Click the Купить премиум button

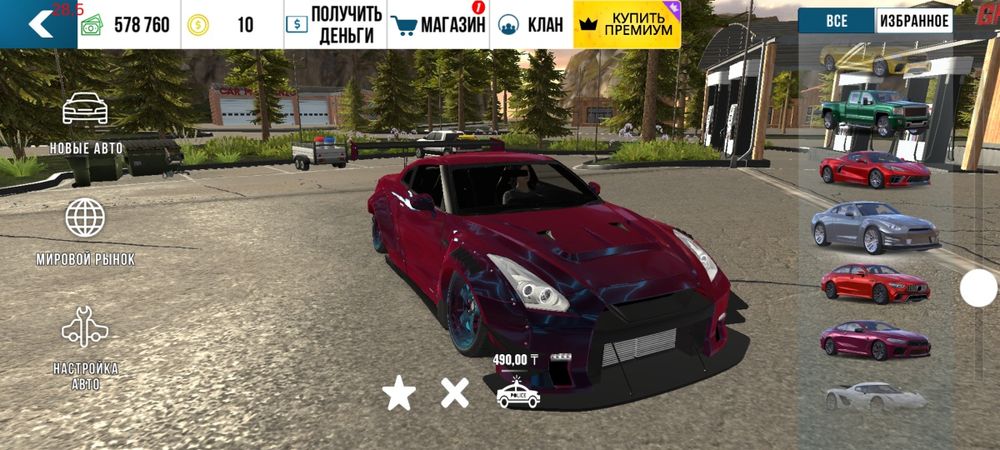pos(627,24)
